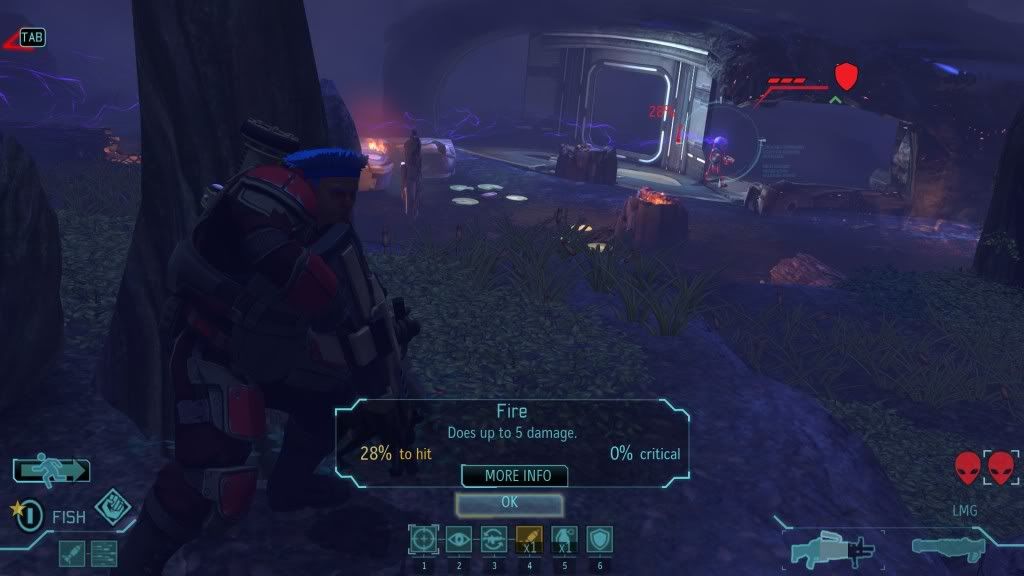Select the Fire crosshair ability
Screen dimensions: 1024x576
click(424, 540)
